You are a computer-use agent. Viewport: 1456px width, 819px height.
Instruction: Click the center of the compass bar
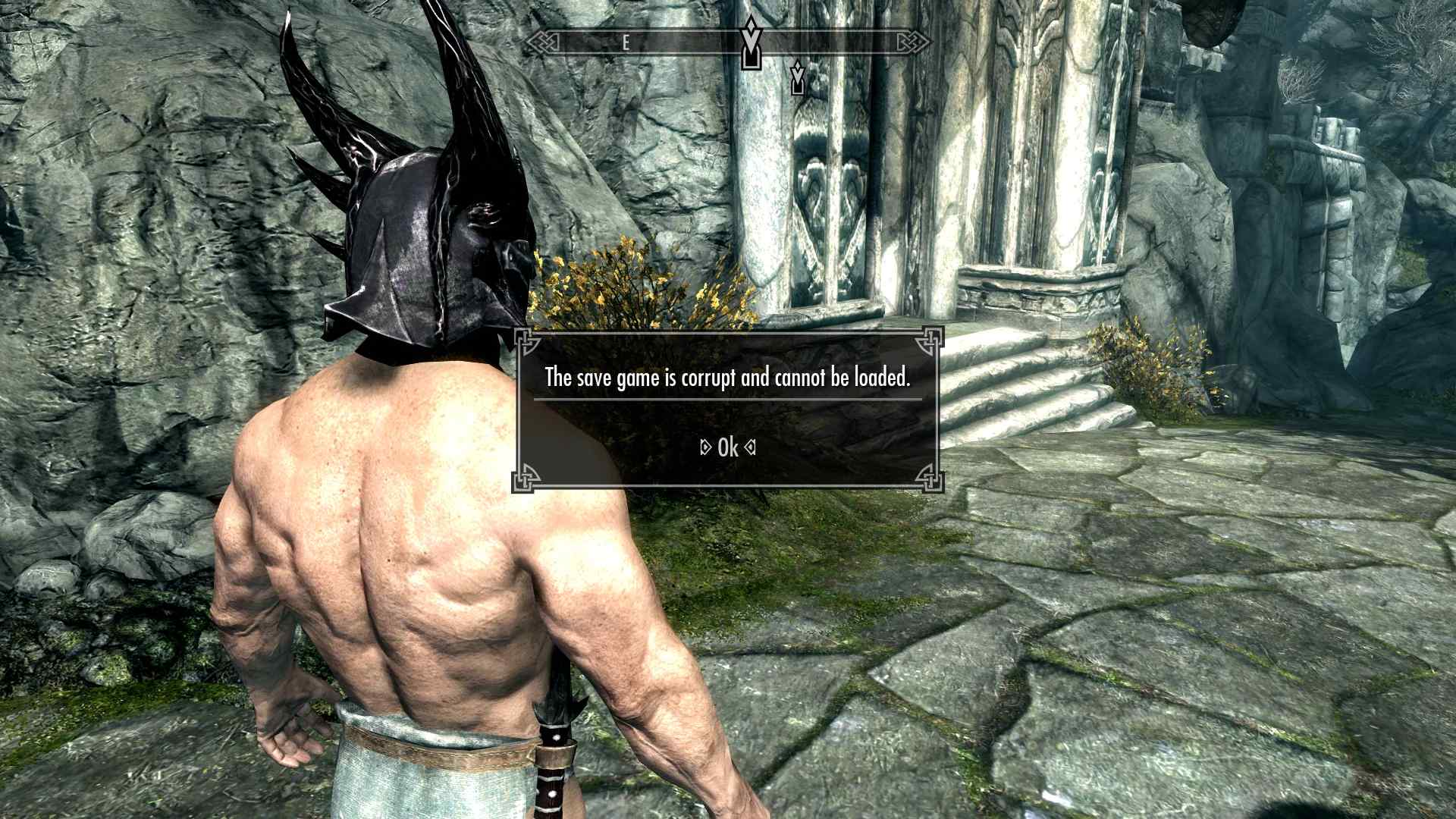point(726,42)
